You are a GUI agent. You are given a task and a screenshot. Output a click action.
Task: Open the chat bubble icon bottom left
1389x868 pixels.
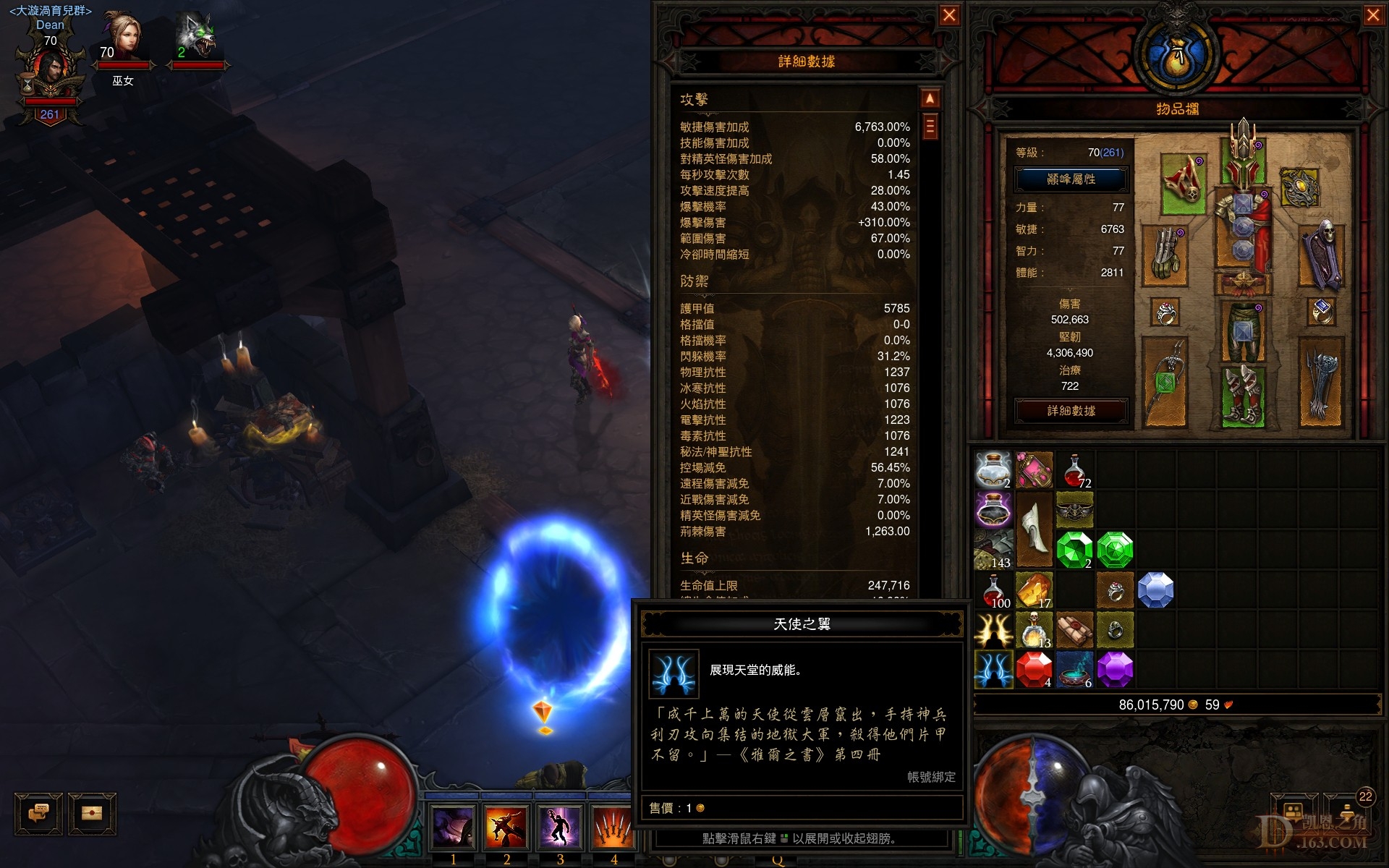[x=38, y=813]
